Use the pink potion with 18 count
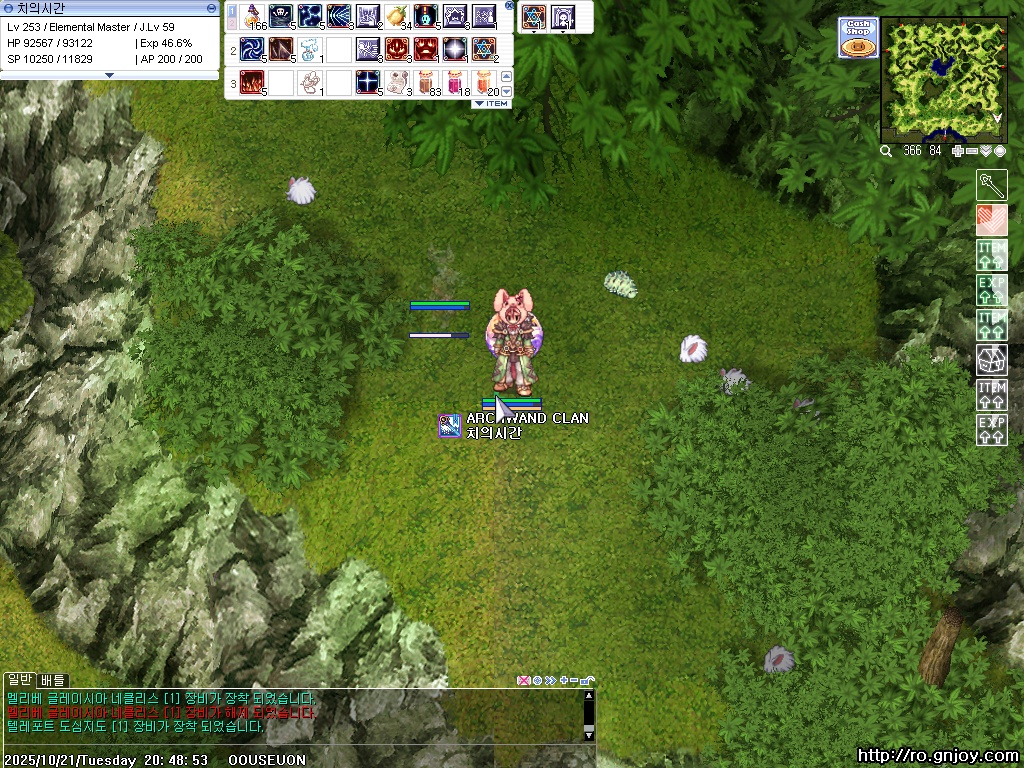1024x768 pixels. 454,82
